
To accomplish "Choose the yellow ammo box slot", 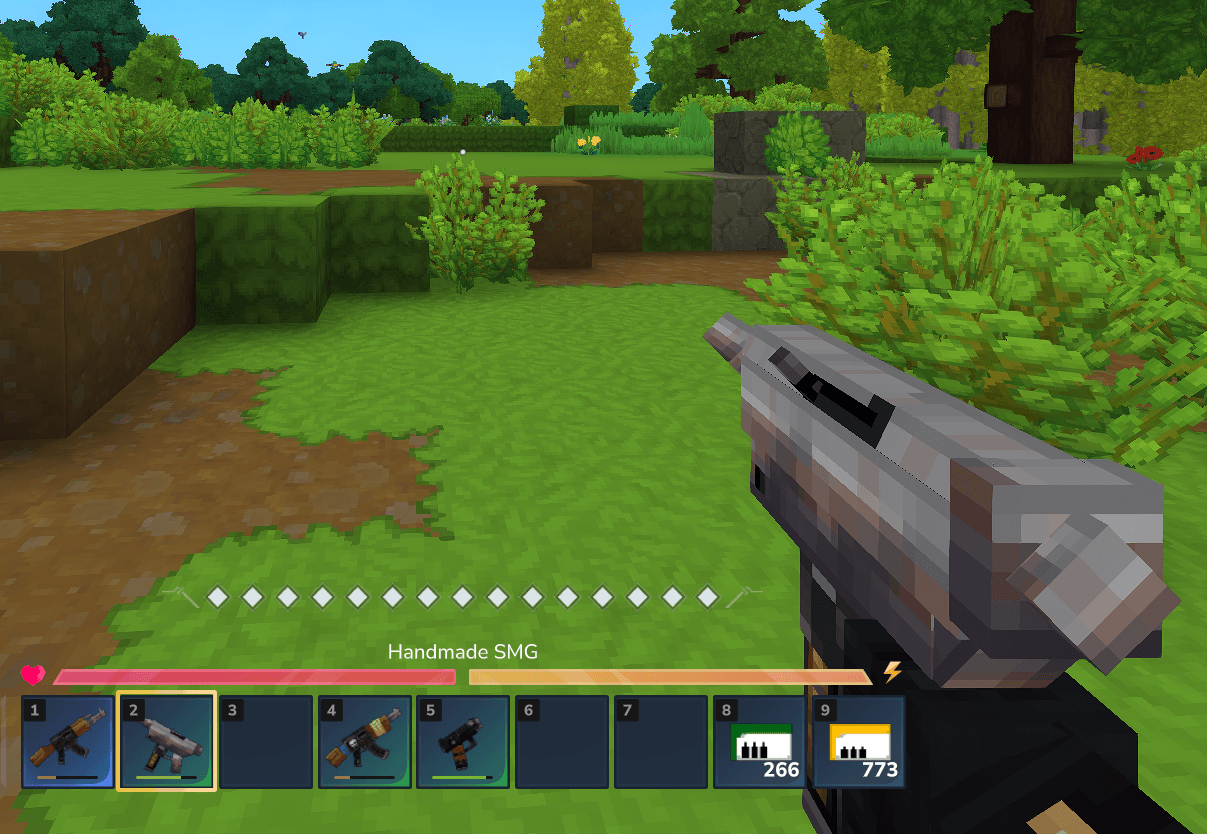I will [859, 742].
